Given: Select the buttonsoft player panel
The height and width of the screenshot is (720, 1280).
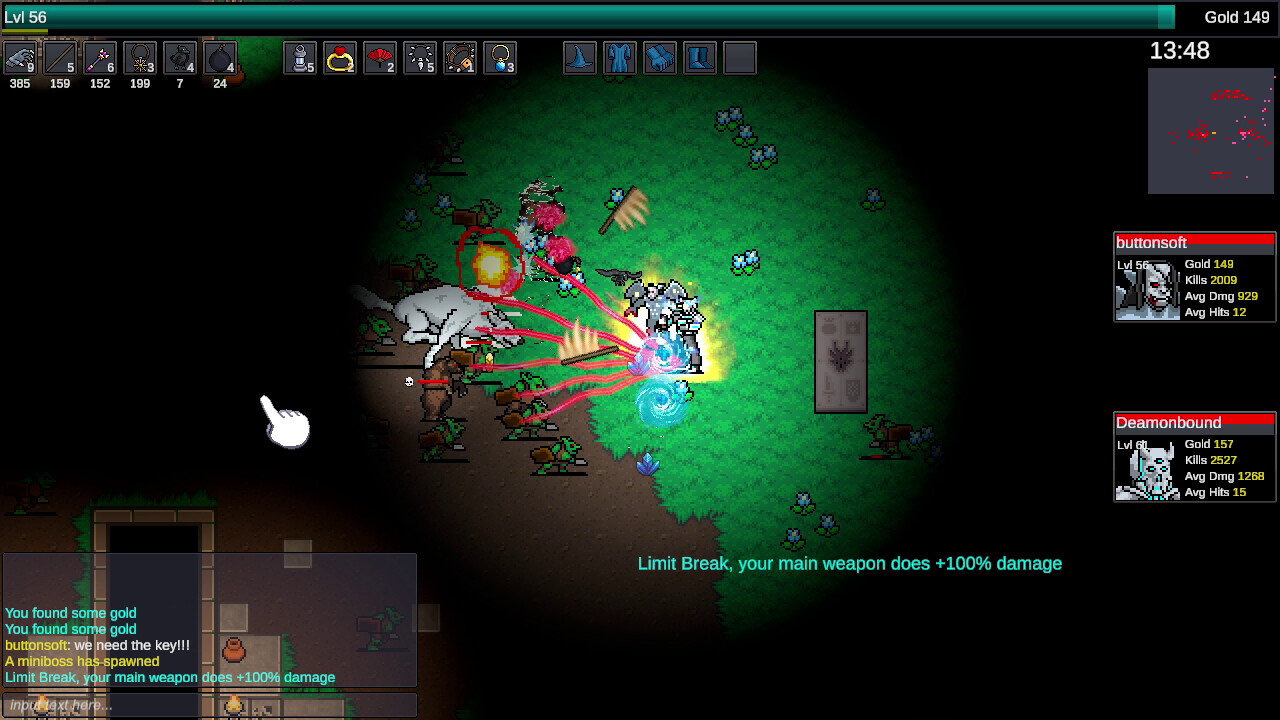Looking at the screenshot, I should pyautogui.click(x=1195, y=277).
